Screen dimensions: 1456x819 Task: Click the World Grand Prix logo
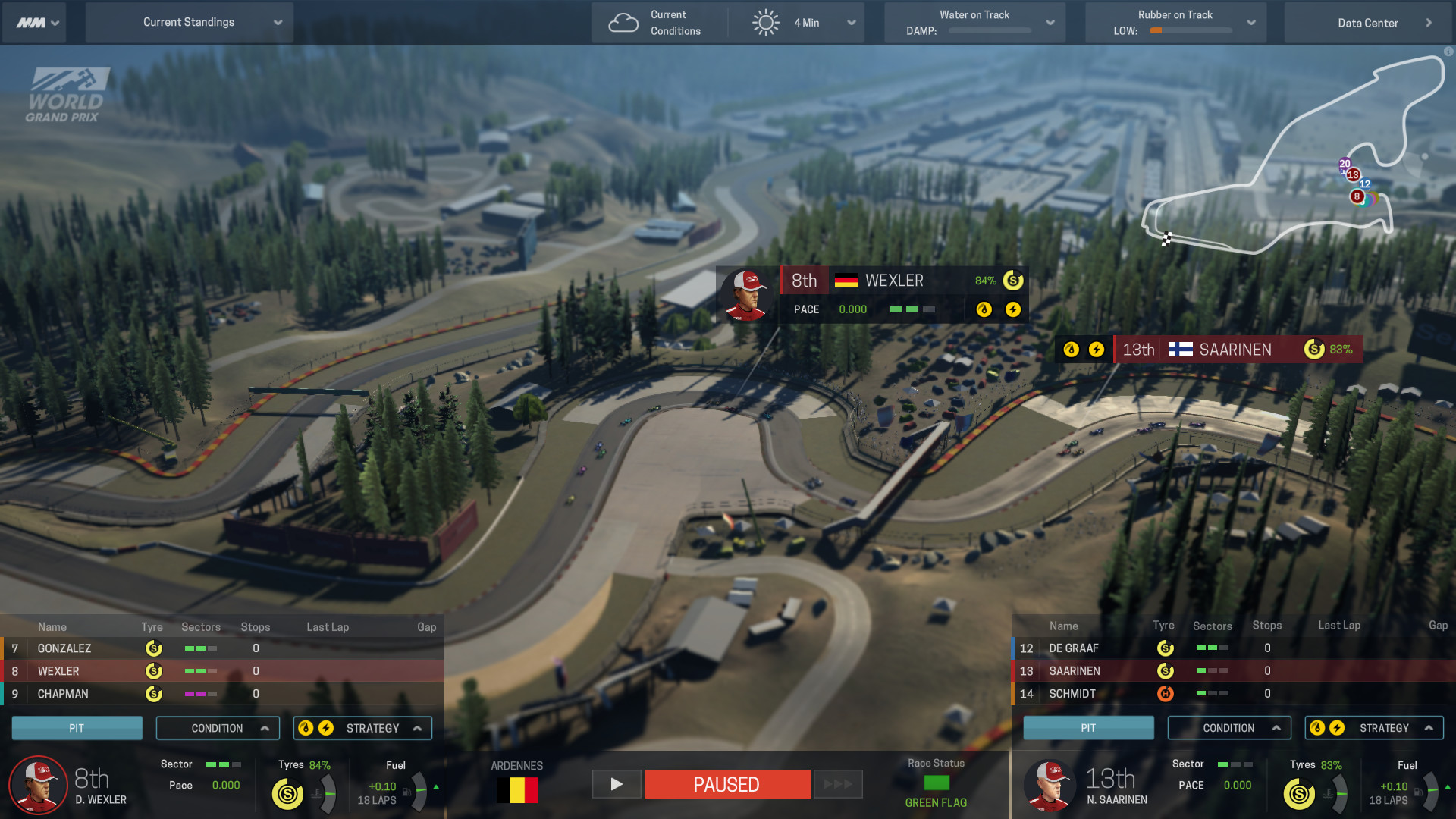68,91
